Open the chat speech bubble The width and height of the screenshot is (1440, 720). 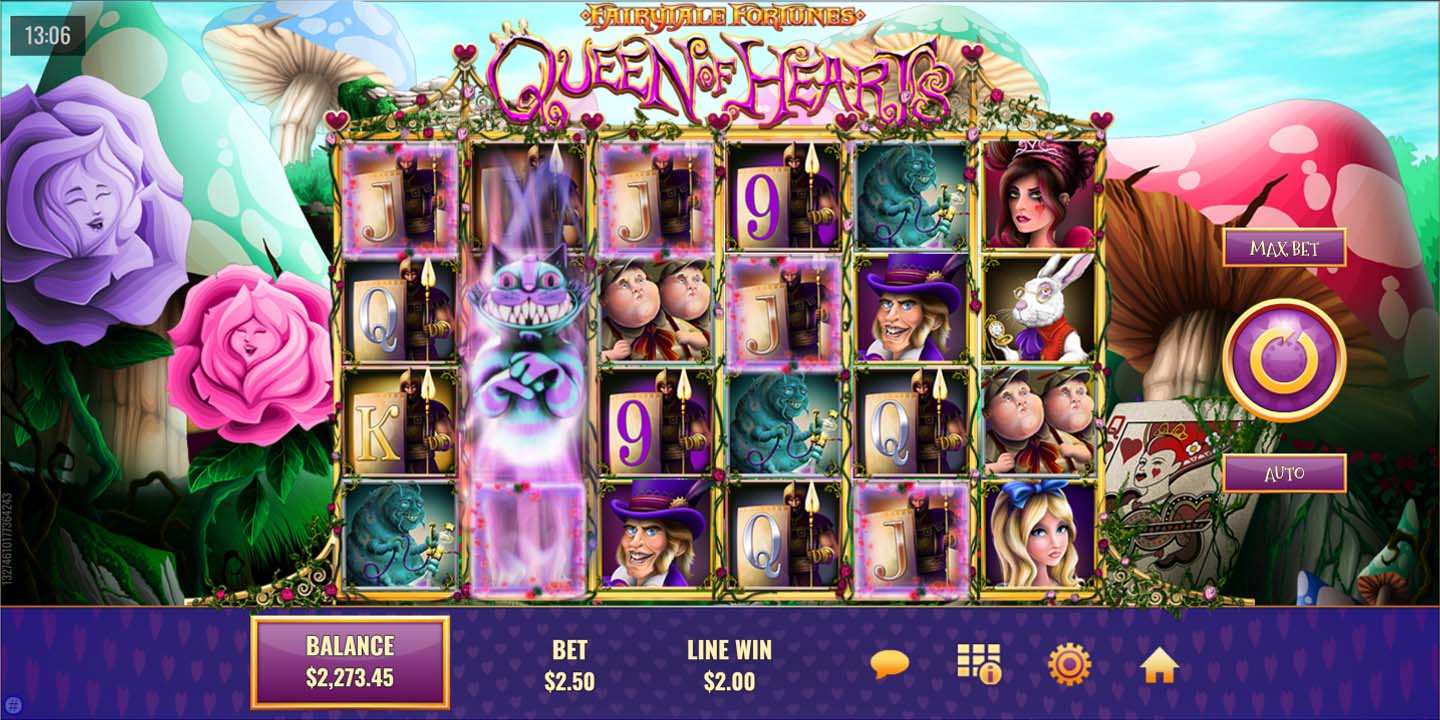point(889,664)
